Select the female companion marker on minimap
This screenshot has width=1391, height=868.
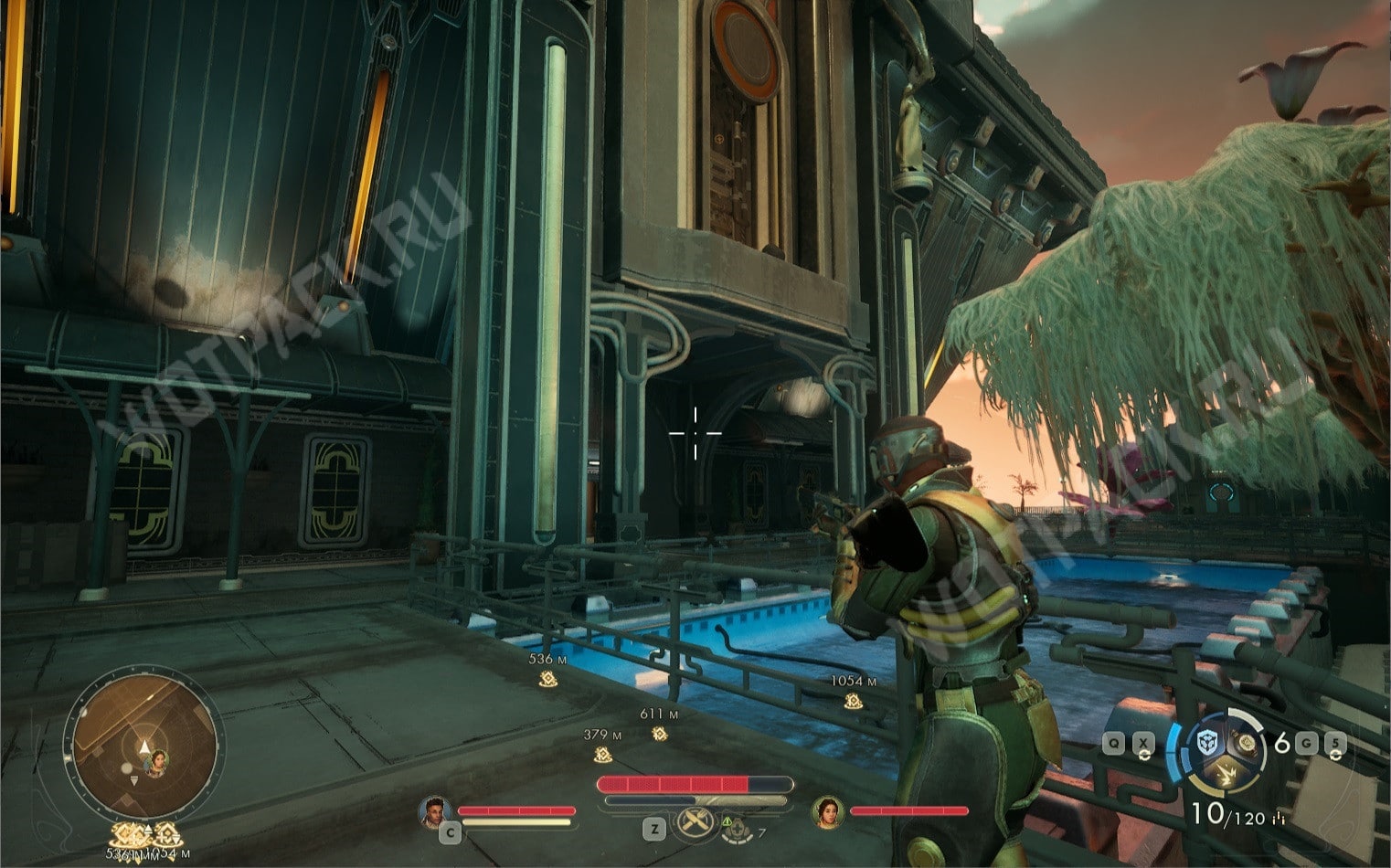tap(158, 760)
